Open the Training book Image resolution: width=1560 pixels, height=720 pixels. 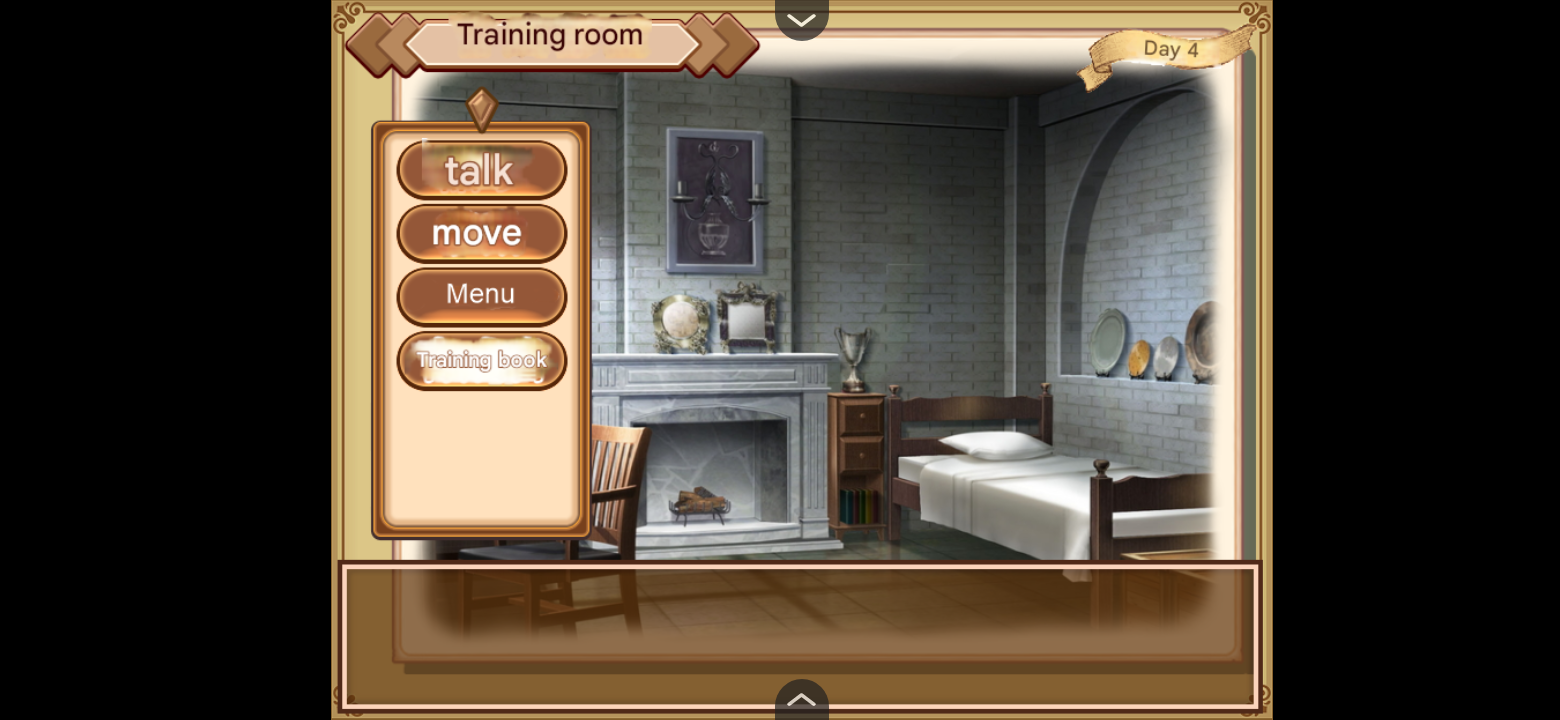[x=481, y=360]
